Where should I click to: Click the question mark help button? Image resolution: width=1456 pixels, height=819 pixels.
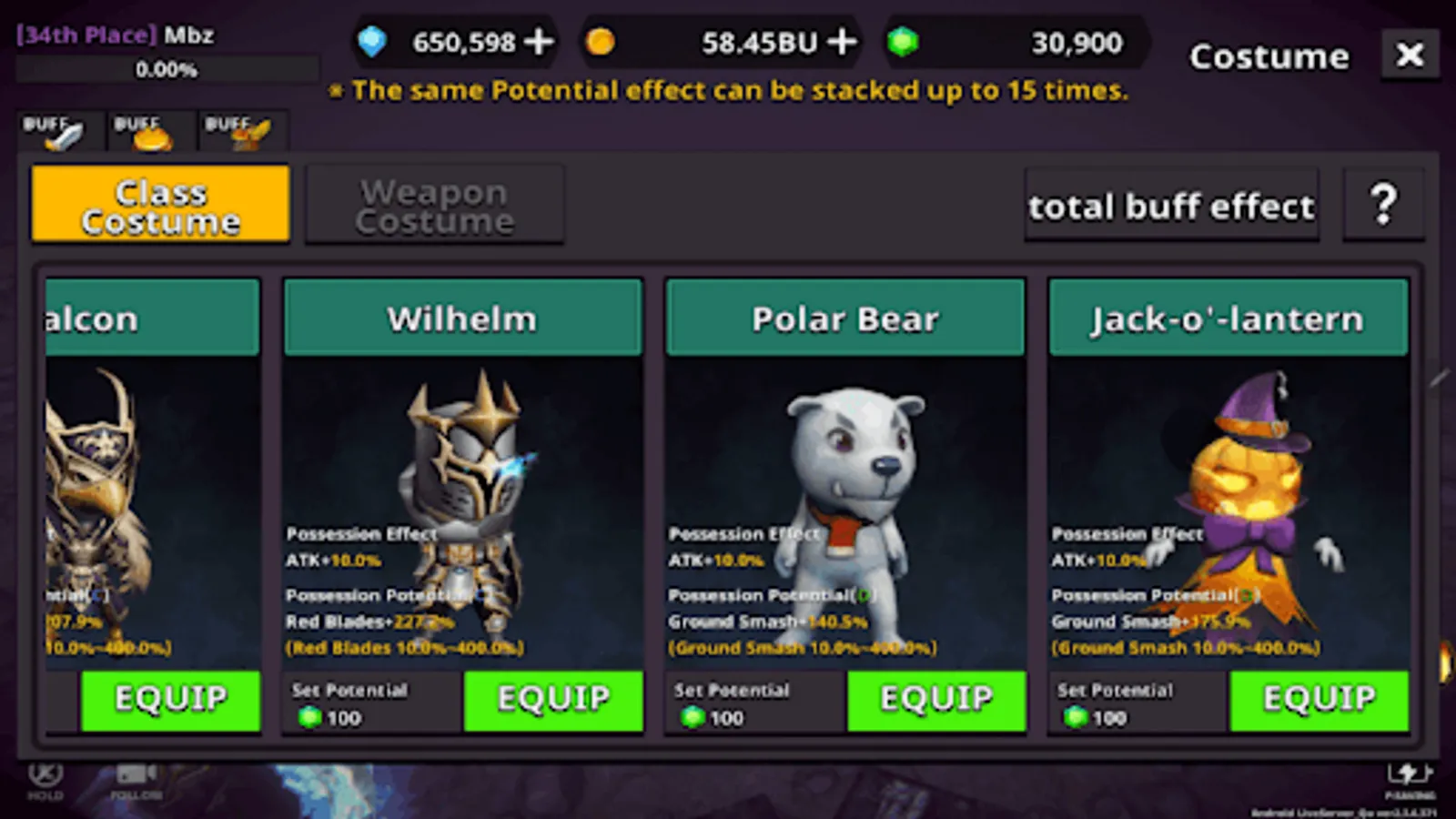tap(1384, 204)
